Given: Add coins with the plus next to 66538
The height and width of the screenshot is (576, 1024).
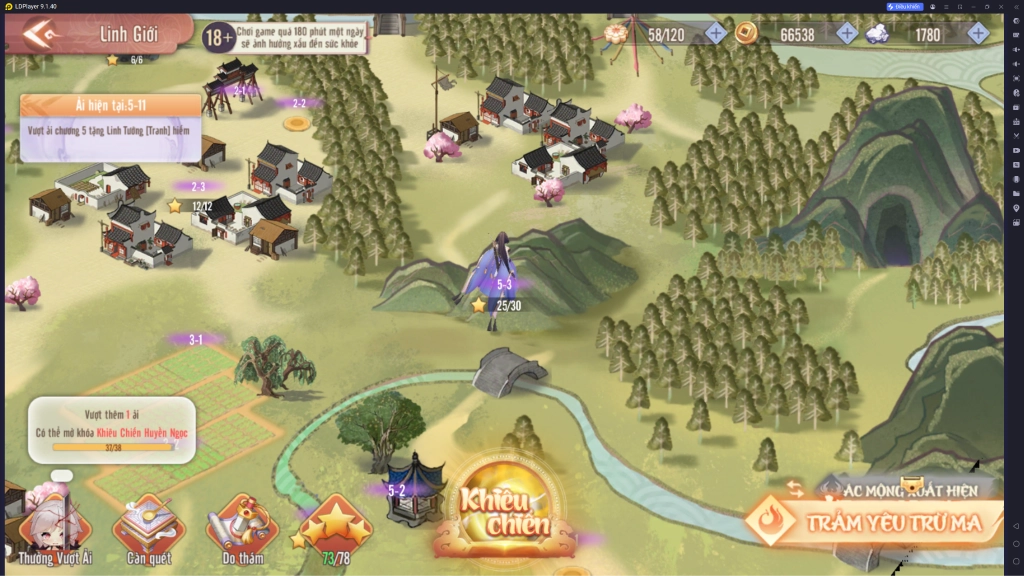Looking at the screenshot, I should [847, 34].
